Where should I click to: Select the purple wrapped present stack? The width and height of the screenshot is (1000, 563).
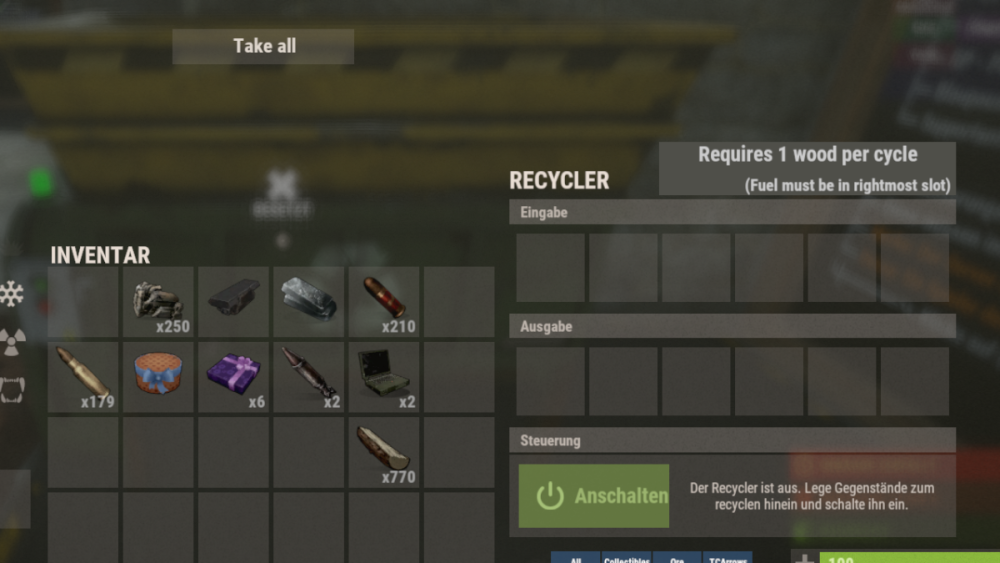coord(234,376)
